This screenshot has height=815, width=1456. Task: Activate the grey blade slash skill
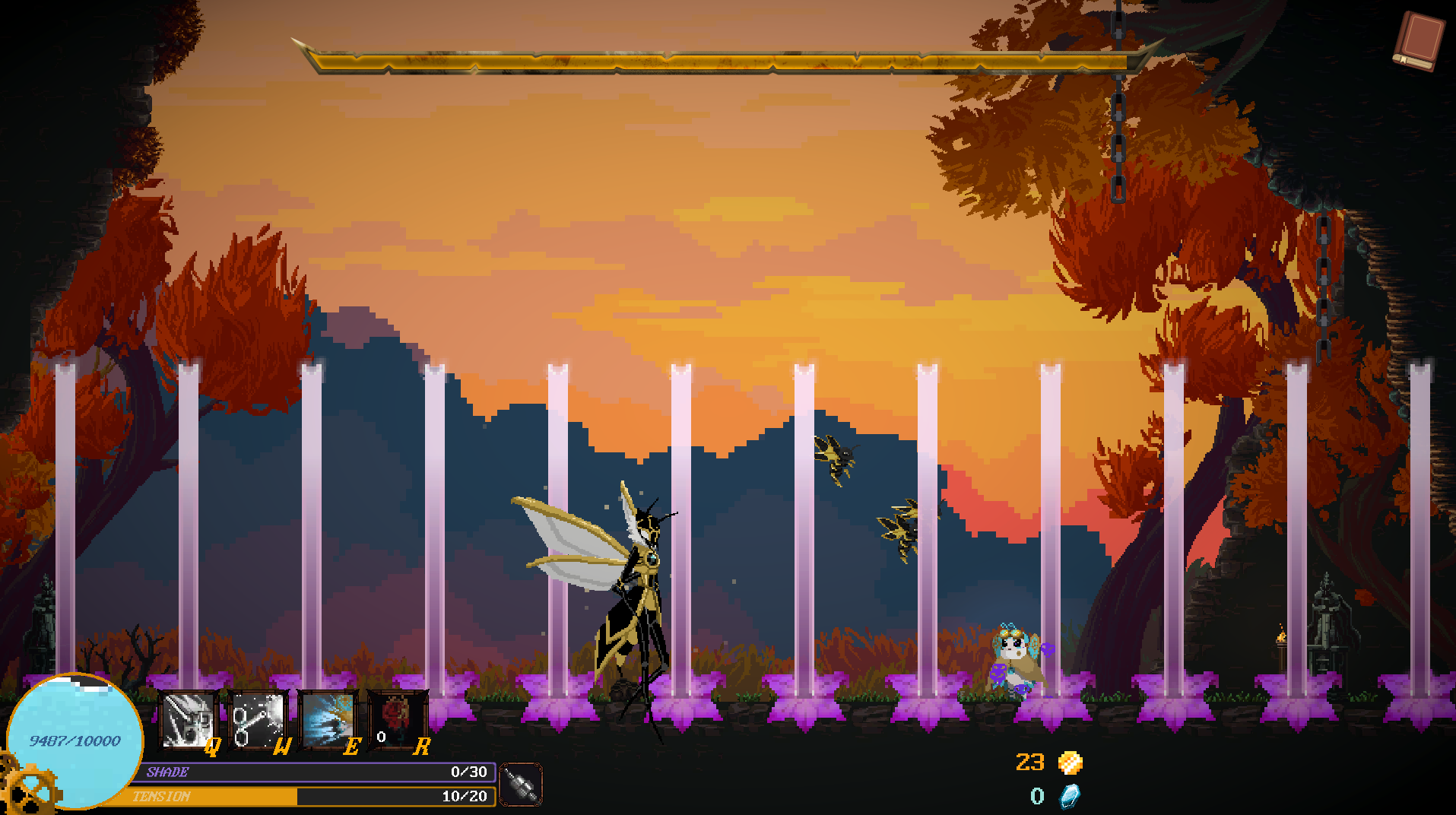click(x=187, y=719)
